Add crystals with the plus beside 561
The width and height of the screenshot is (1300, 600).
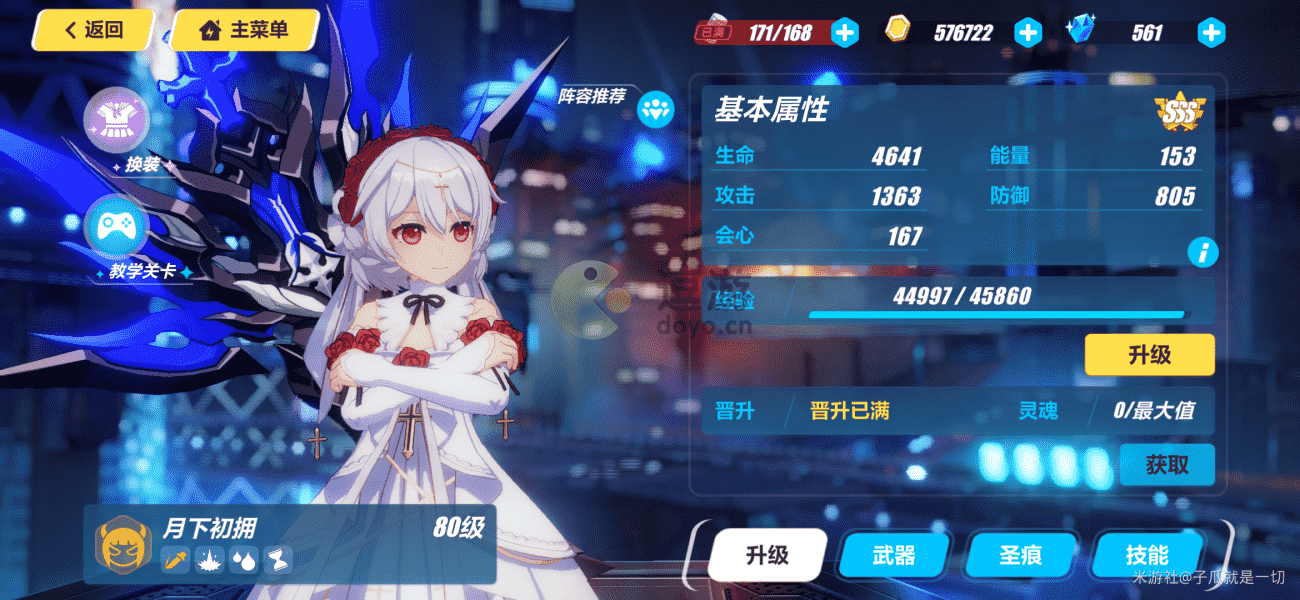point(1211,33)
